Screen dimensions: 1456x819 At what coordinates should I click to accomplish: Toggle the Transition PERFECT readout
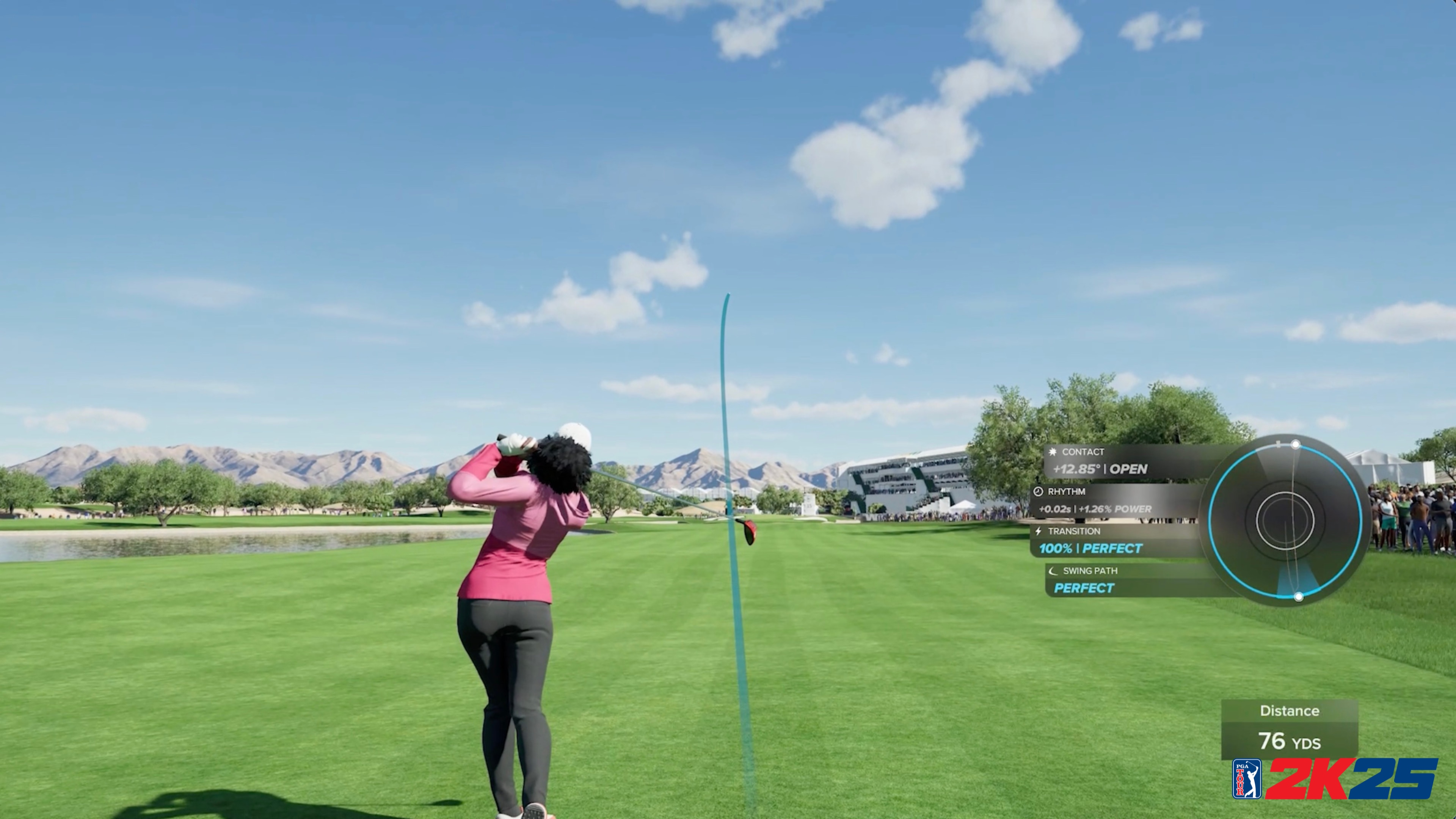pos(1112,549)
